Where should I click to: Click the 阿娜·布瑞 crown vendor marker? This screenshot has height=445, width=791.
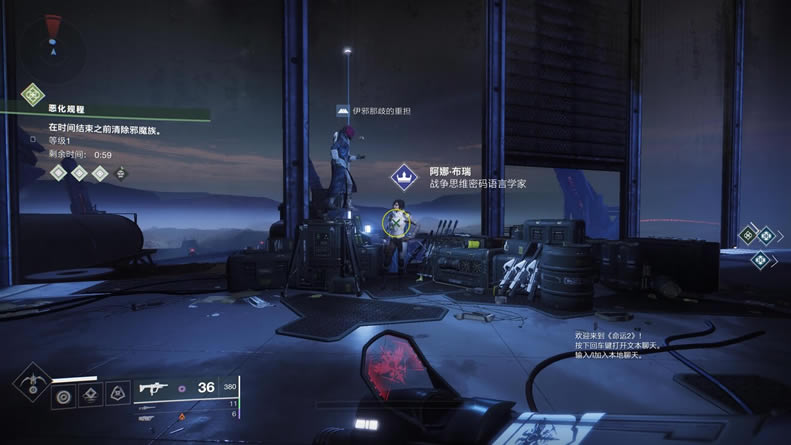[x=403, y=179]
